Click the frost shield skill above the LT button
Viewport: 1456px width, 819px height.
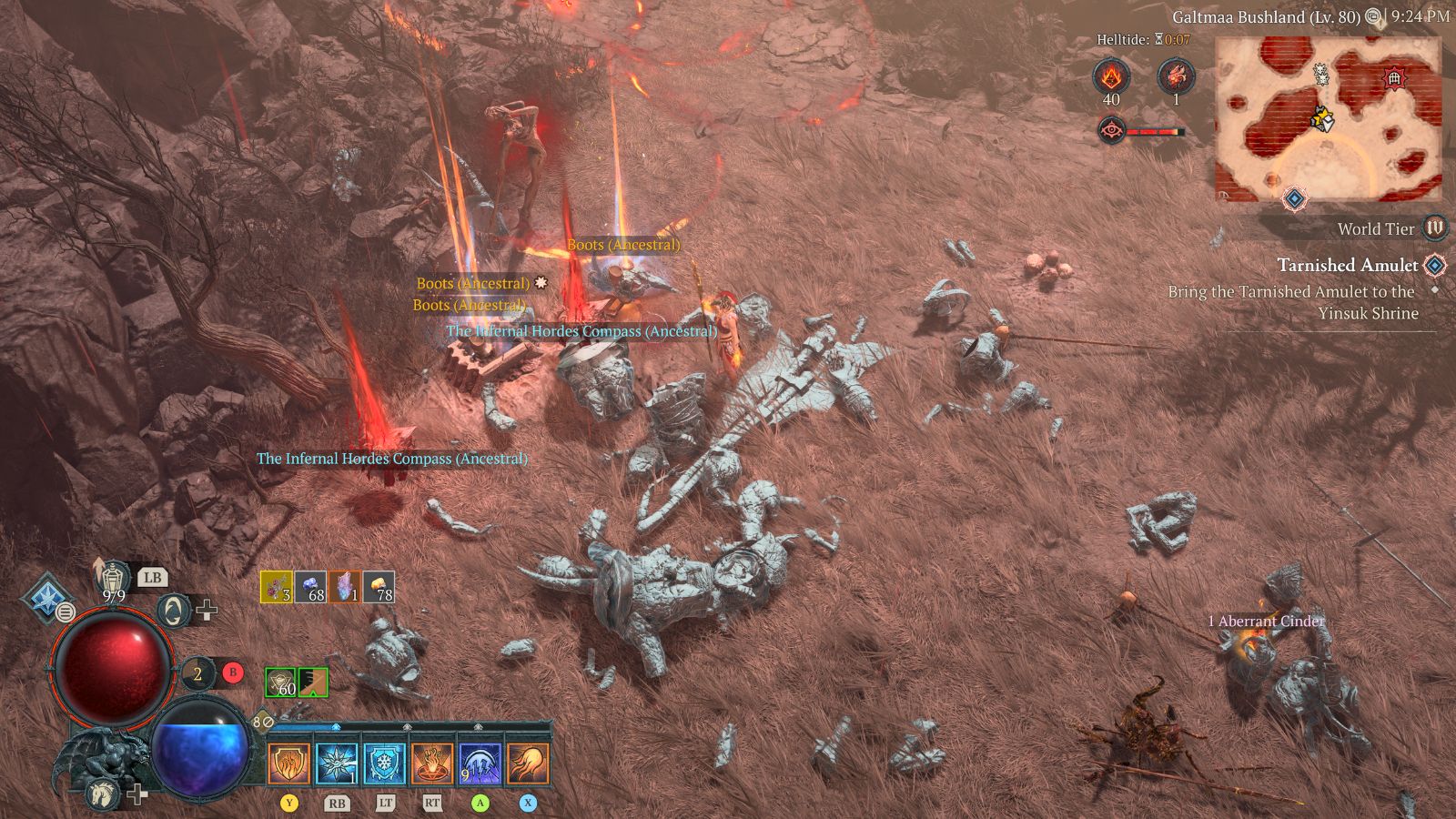[384, 763]
